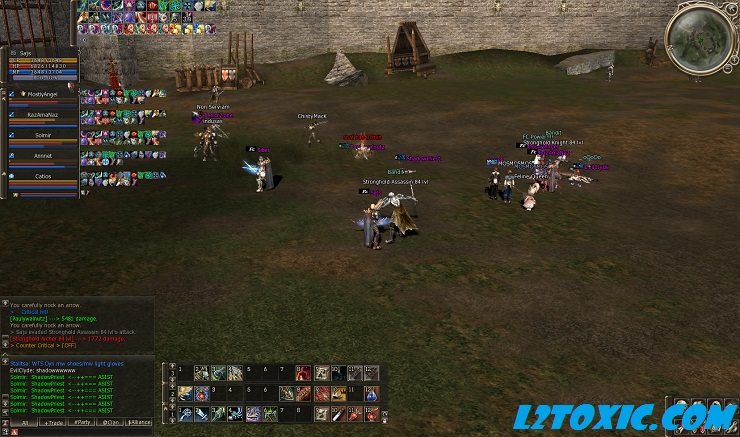Image resolution: width=740 pixels, height=437 pixels.
Task: Target party member MostlyAngel
Action: point(42,96)
